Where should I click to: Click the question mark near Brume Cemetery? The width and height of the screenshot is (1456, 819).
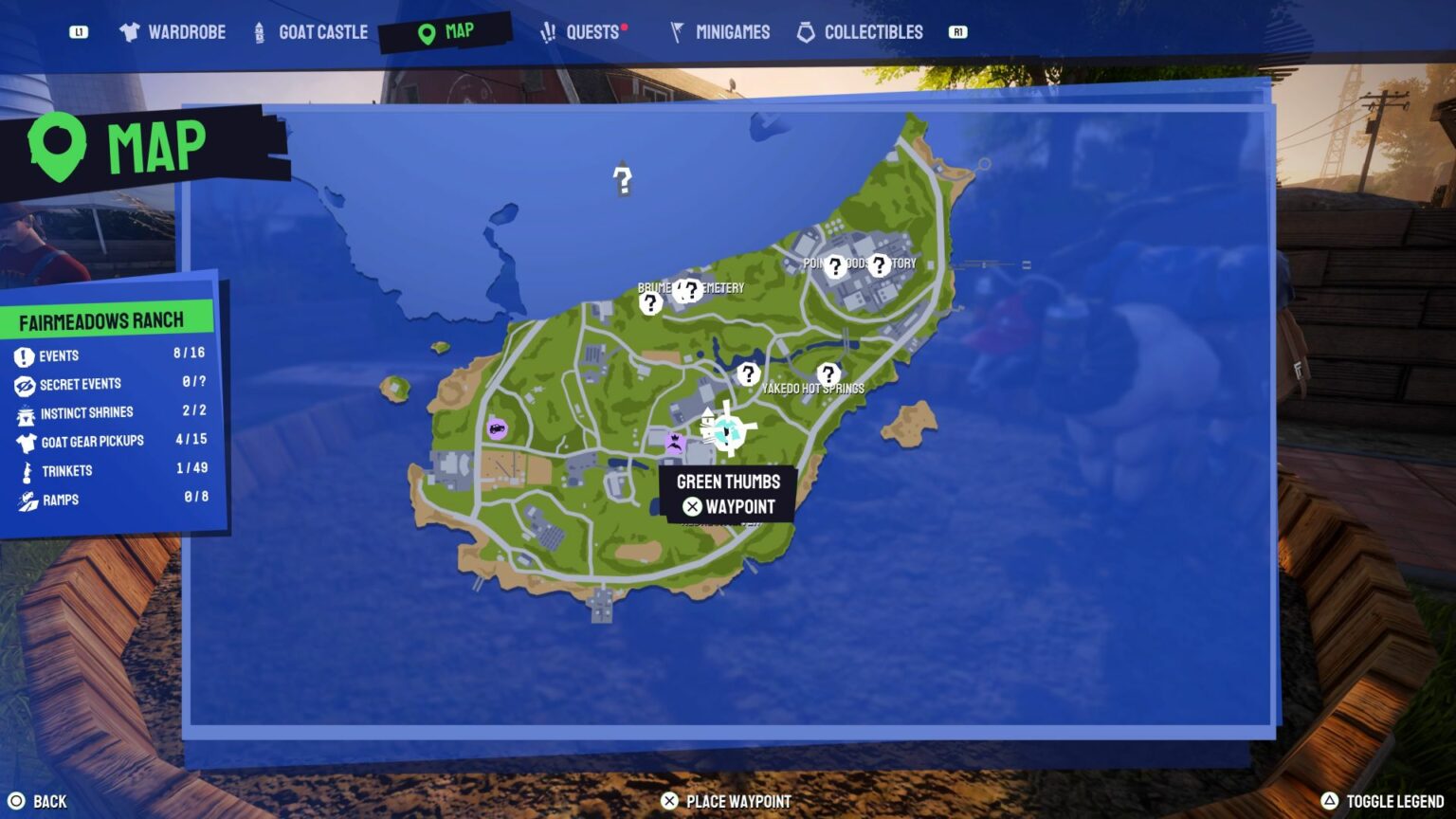[x=650, y=302]
